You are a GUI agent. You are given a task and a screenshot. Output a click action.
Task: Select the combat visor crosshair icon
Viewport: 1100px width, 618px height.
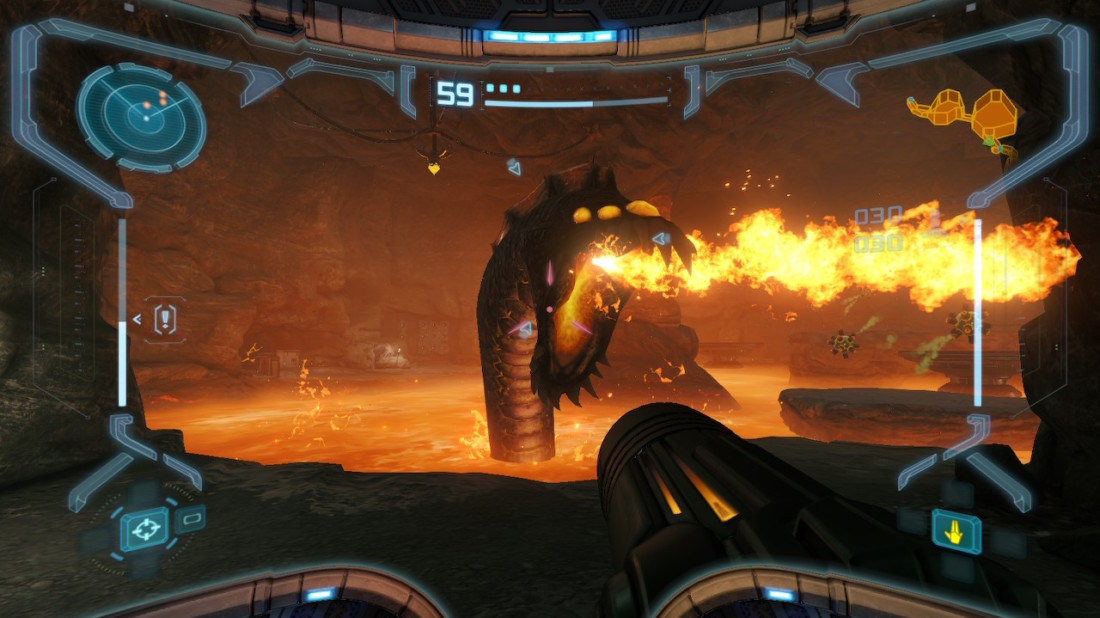pos(144,530)
